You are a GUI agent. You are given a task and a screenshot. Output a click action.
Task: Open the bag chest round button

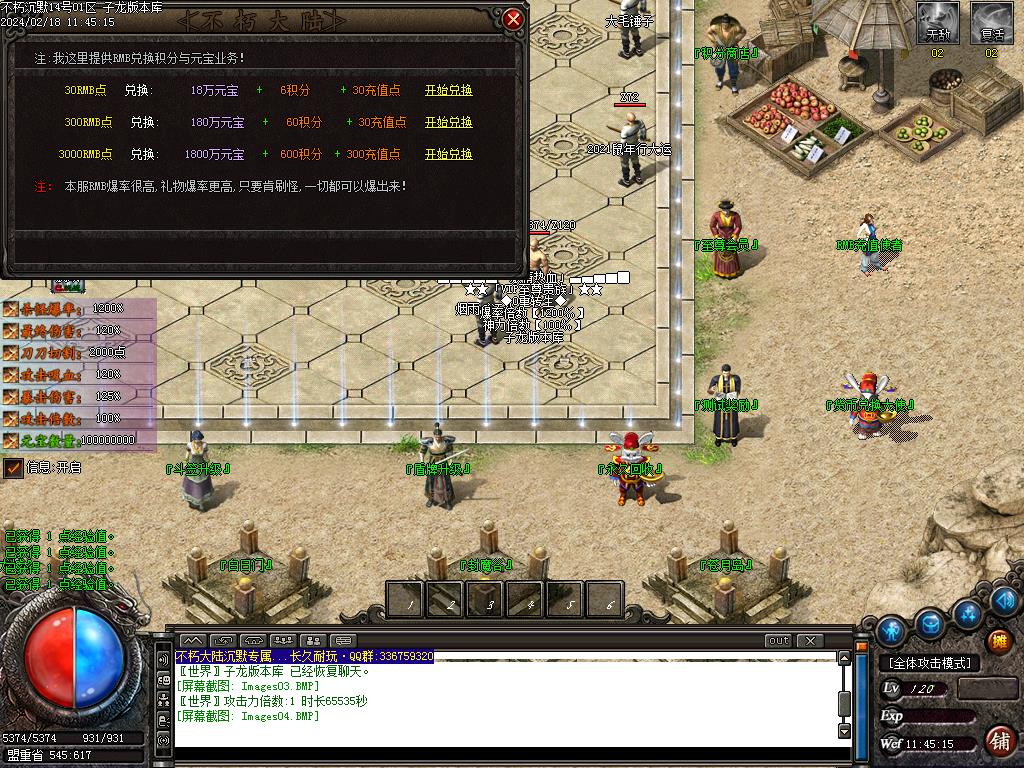pos(931,624)
